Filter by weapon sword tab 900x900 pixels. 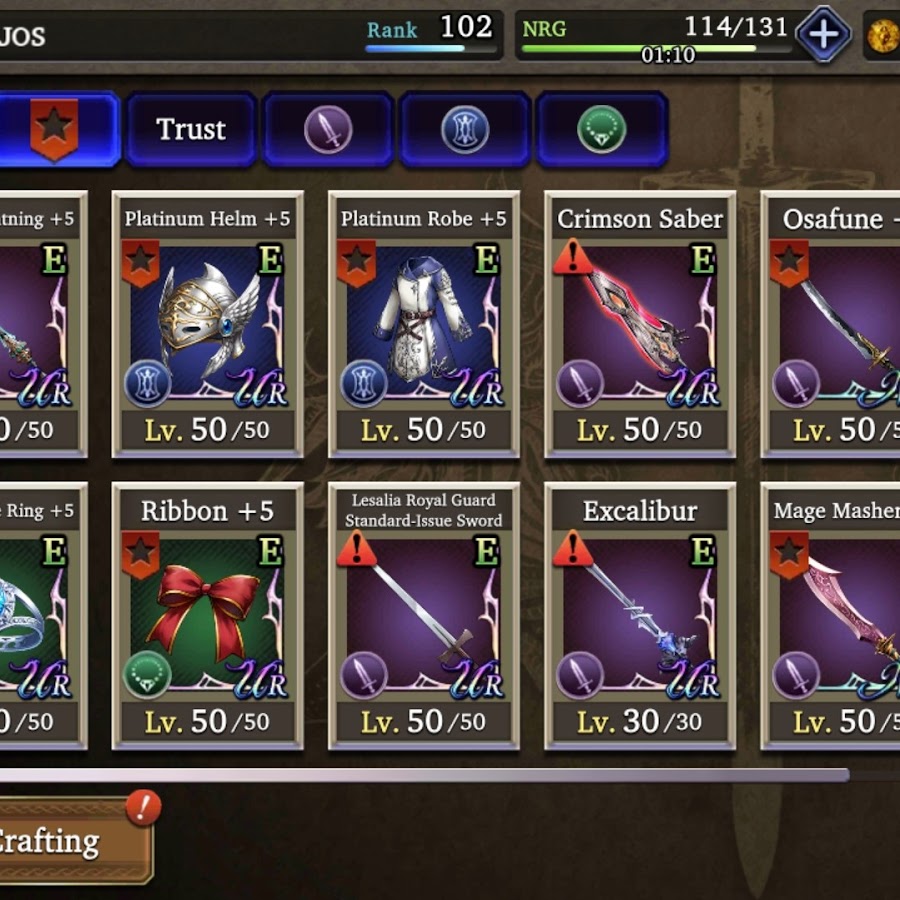[x=328, y=130]
